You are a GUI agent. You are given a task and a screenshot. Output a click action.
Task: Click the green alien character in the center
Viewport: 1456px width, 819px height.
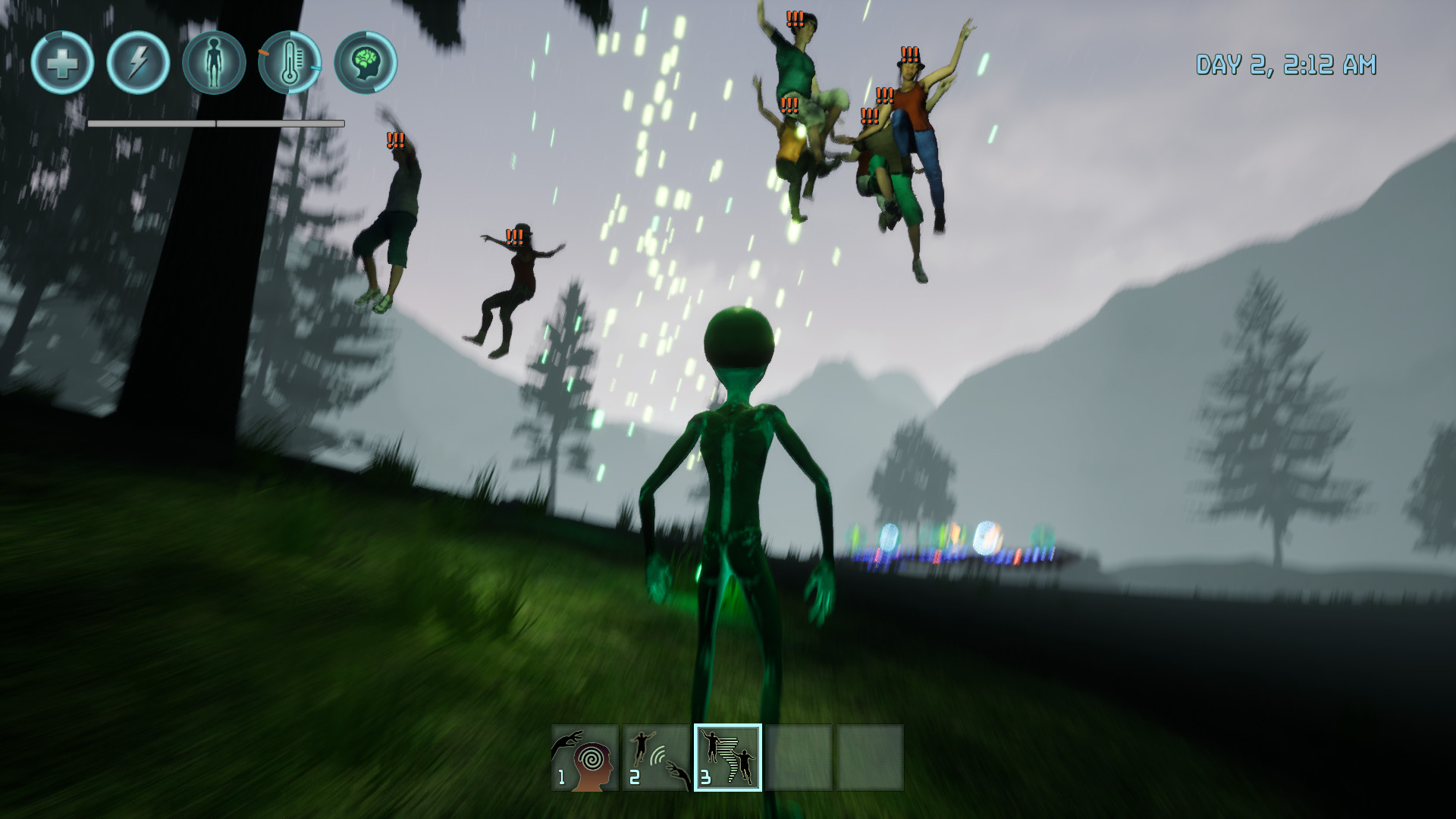(x=739, y=493)
